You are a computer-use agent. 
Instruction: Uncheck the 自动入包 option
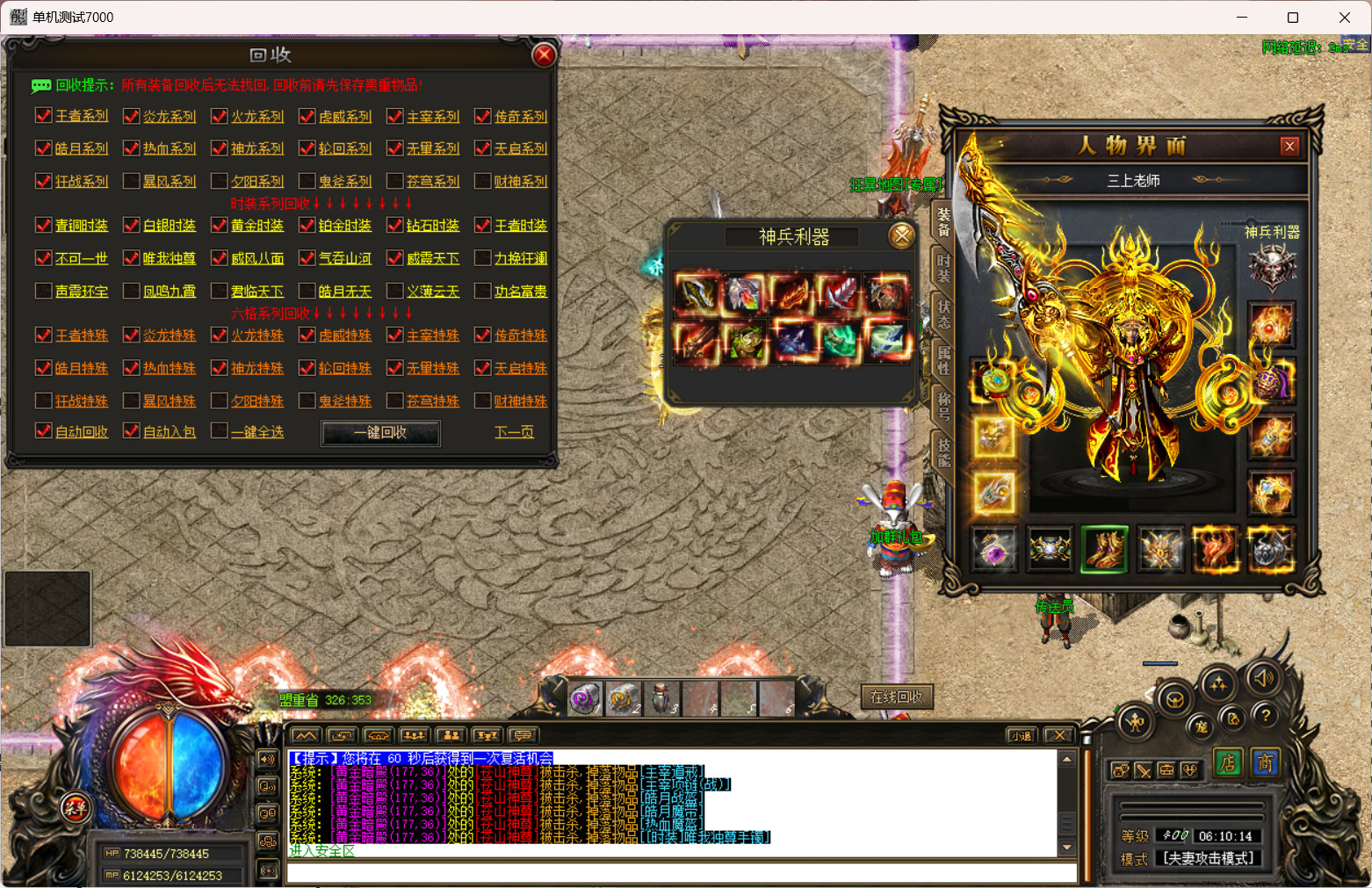click(x=132, y=431)
